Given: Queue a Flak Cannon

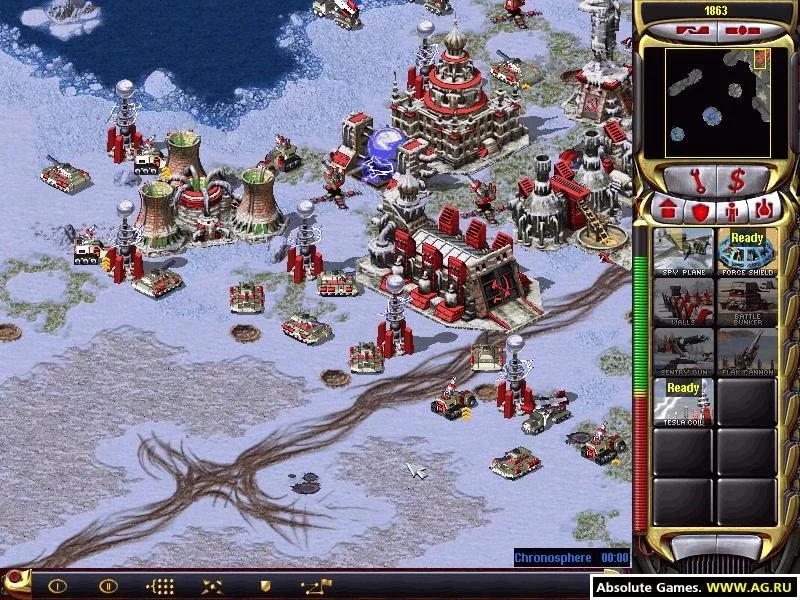Looking at the screenshot, I should tap(747, 352).
